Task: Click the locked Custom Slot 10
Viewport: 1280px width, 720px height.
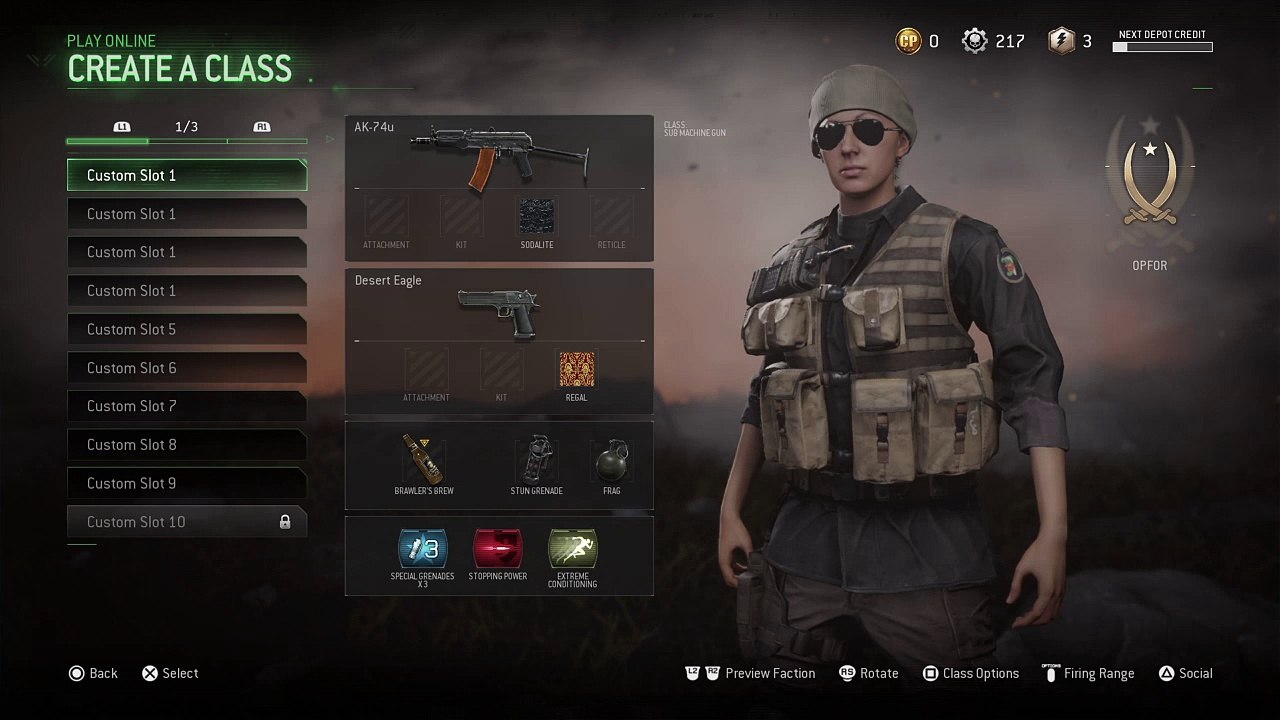Action: pos(187,521)
